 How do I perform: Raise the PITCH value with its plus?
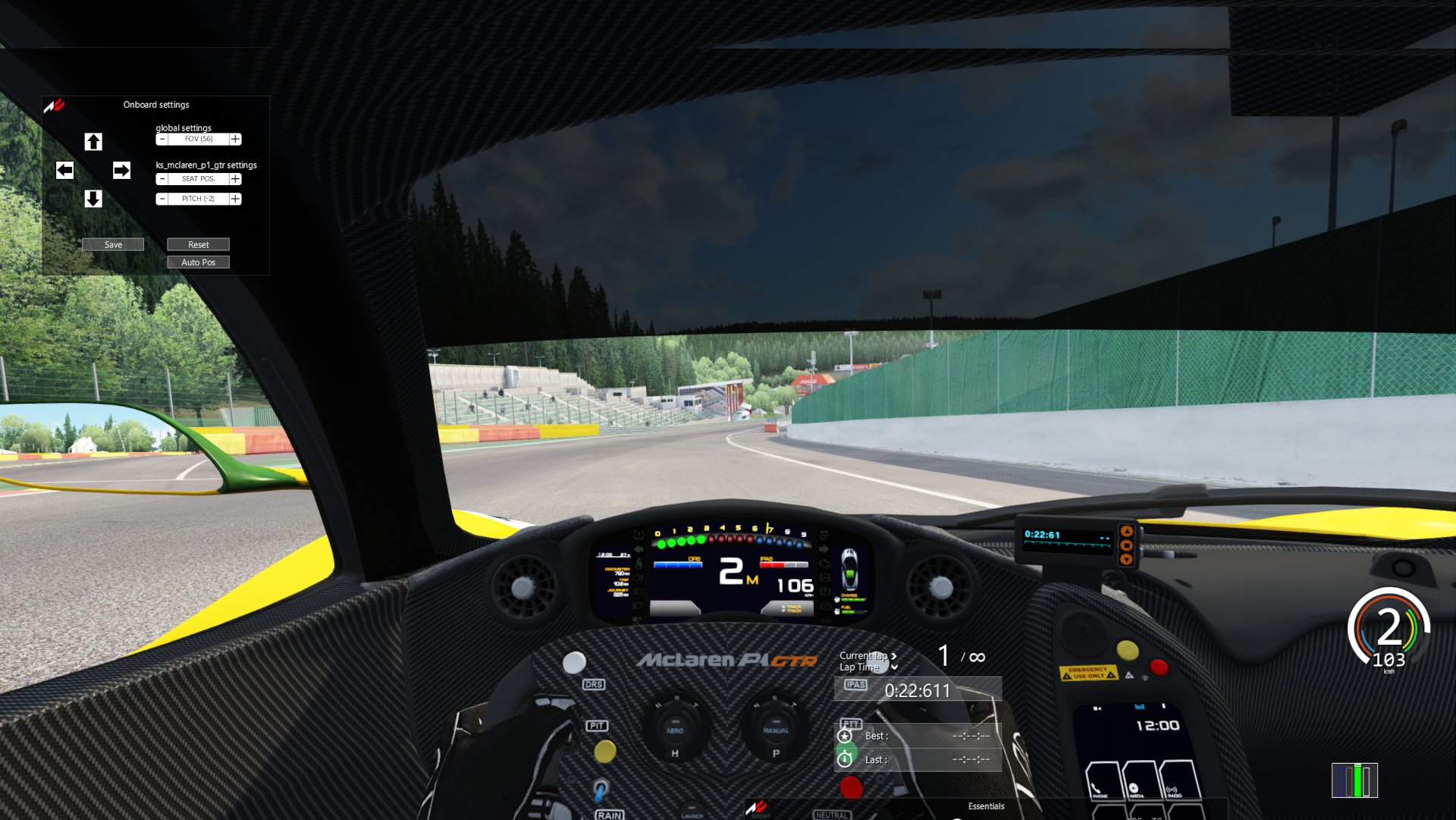235,199
